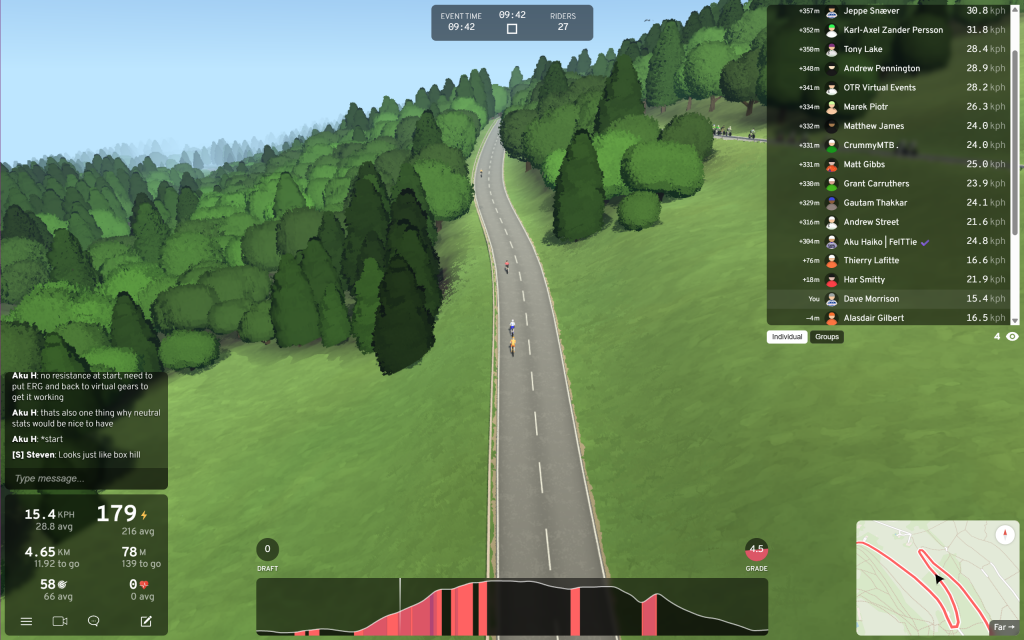The width and height of the screenshot is (1024, 640).
Task: Stop the ride with the square button
Action: [x=512, y=29]
